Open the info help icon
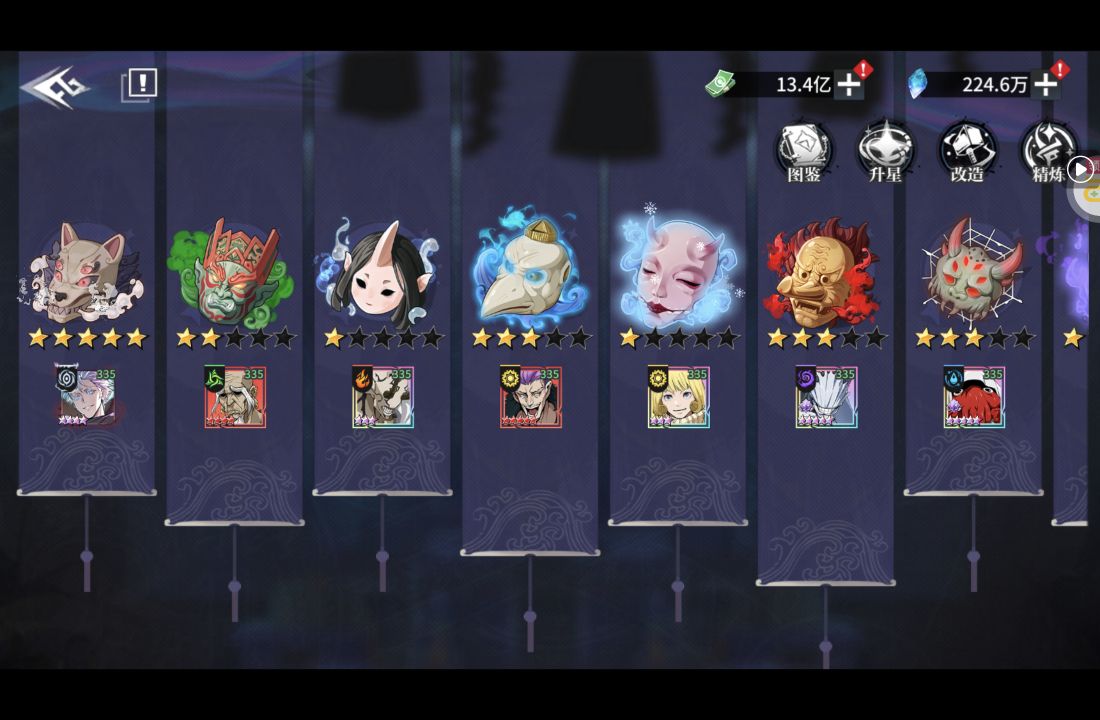Screen dimensions: 1100x720 140,85
